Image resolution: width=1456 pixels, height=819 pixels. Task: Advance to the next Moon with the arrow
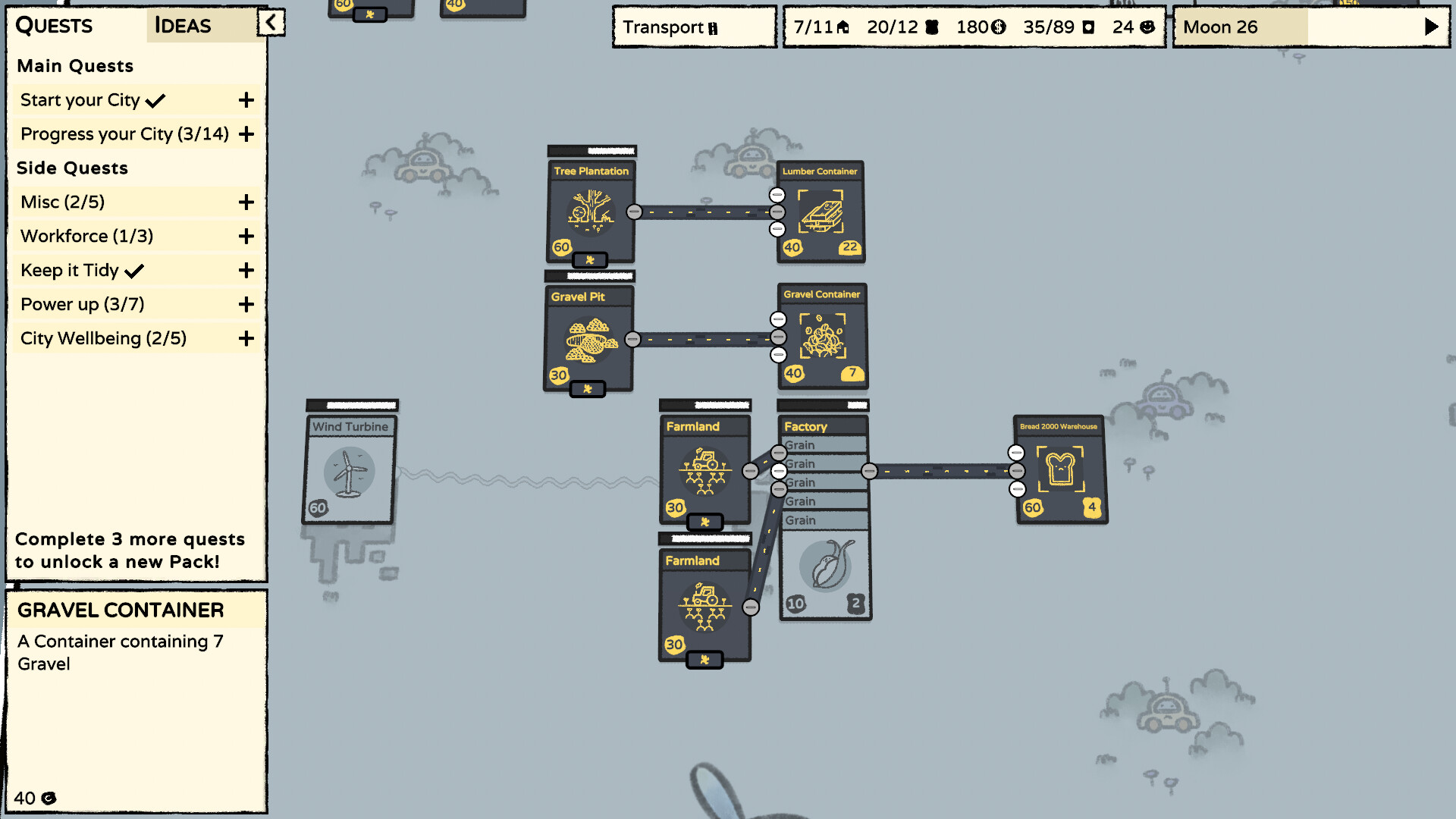pyautogui.click(x=1431, y=26)
